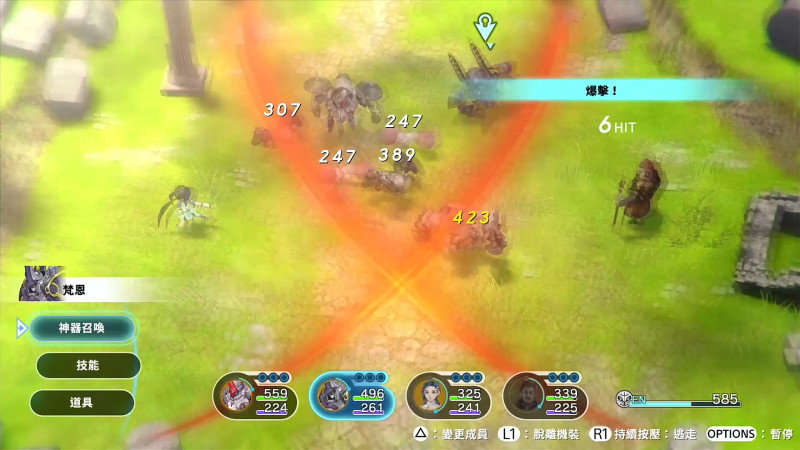Open the 道具 items command
This screenshot has width=800, height=450.
click(82, 403)
